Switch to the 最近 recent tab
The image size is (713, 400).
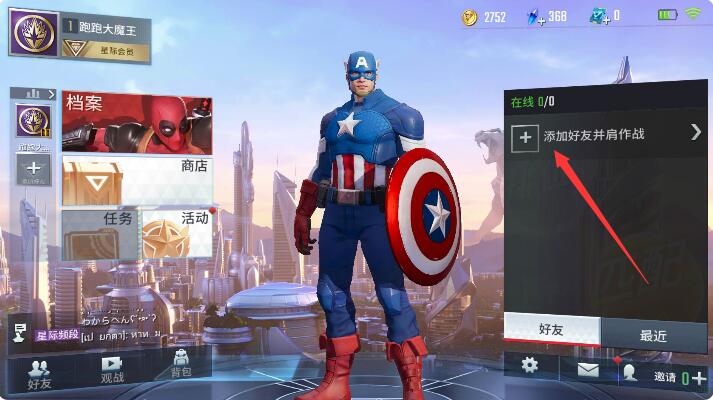click(x=653, y=335)
